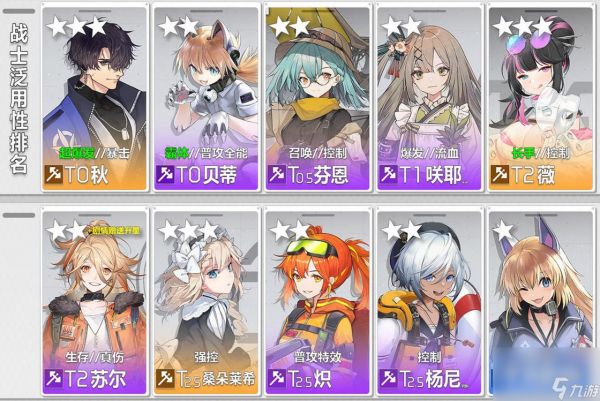Image resolution: width=600 pixels, height=401 pixels.
Task: Select the blonde fox-eared one-star card
Action: [x=540, y=302]
